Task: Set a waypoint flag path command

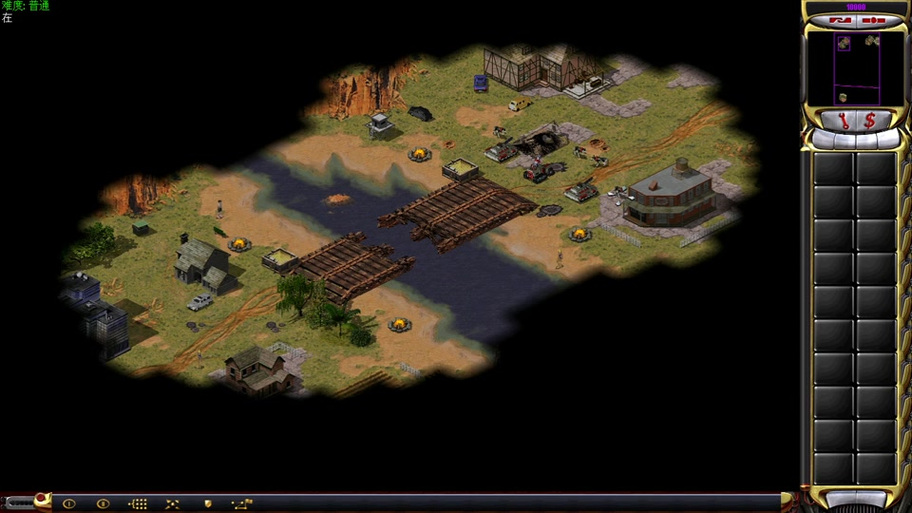Action: [x=242, y=504]
